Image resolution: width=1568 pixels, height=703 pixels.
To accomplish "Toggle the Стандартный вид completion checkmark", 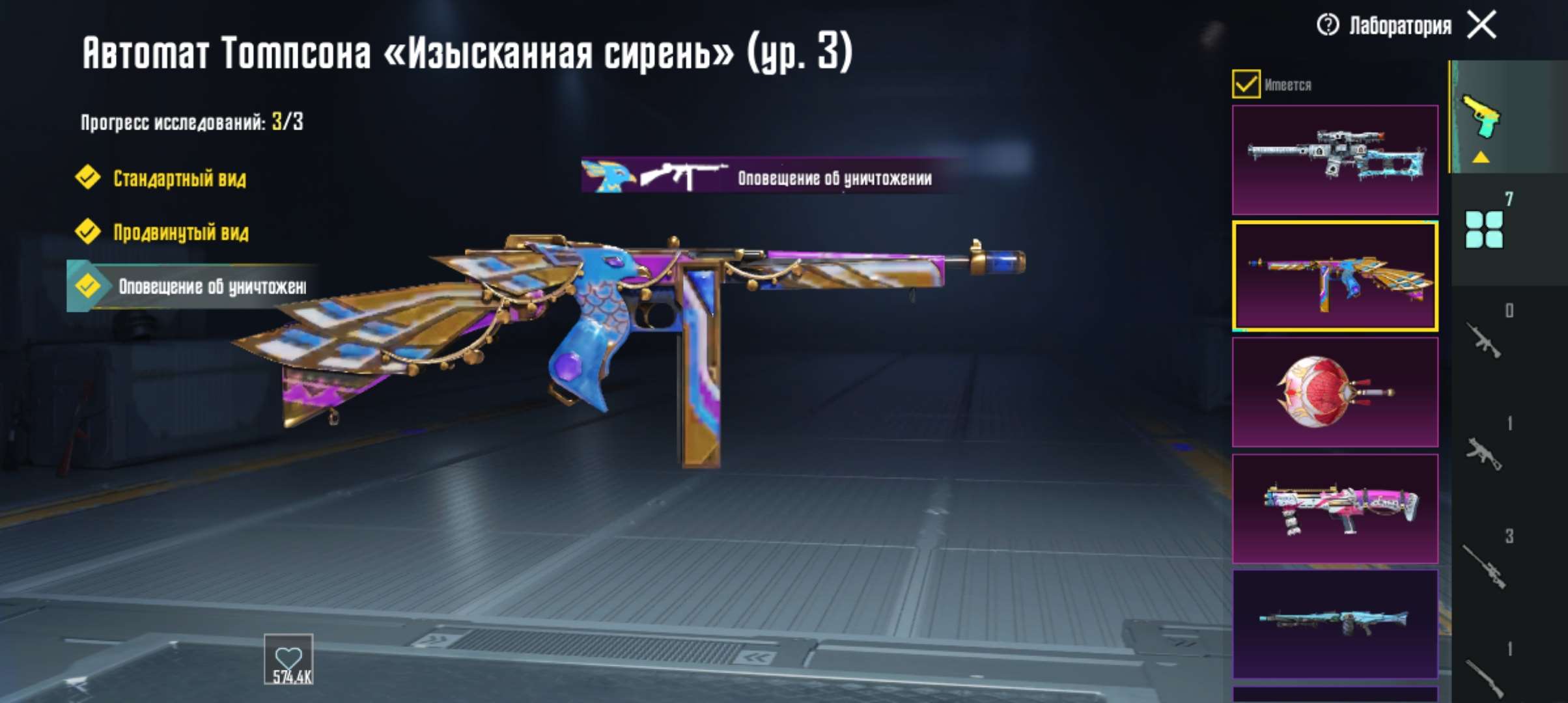I will point(87,178).
